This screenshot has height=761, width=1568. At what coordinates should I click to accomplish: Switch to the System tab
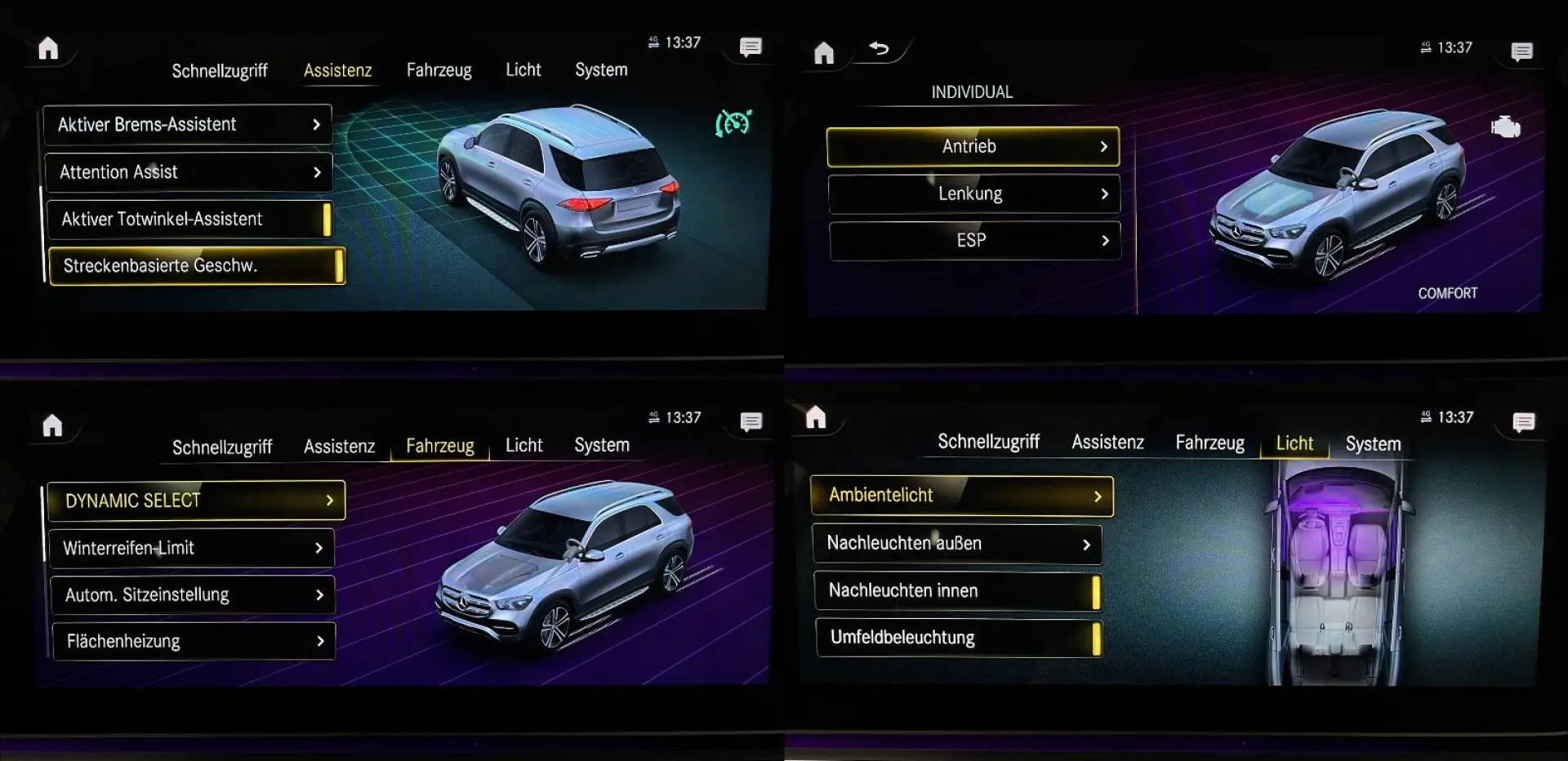point(601,70)
